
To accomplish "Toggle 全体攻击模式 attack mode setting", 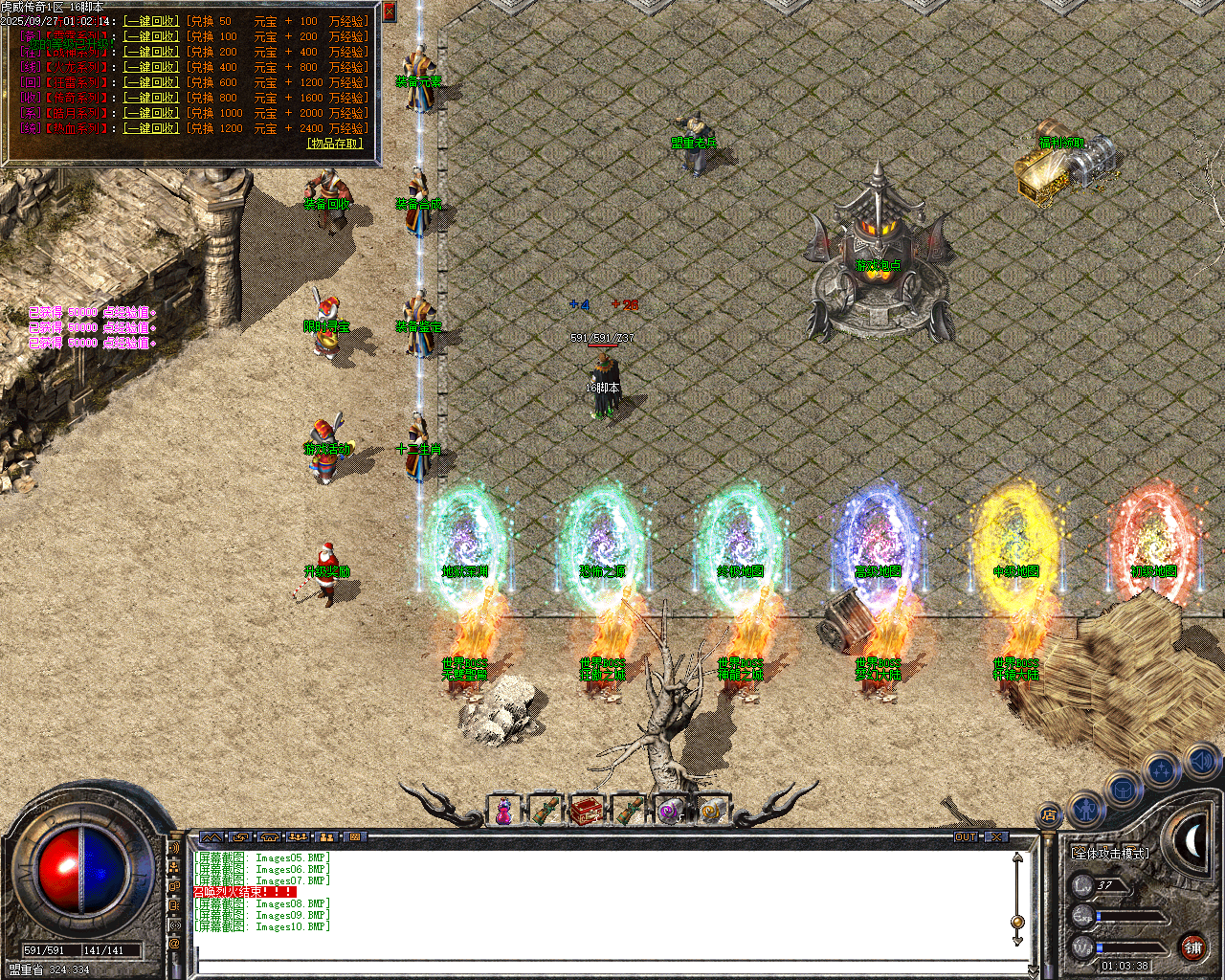I will 1110,853.
